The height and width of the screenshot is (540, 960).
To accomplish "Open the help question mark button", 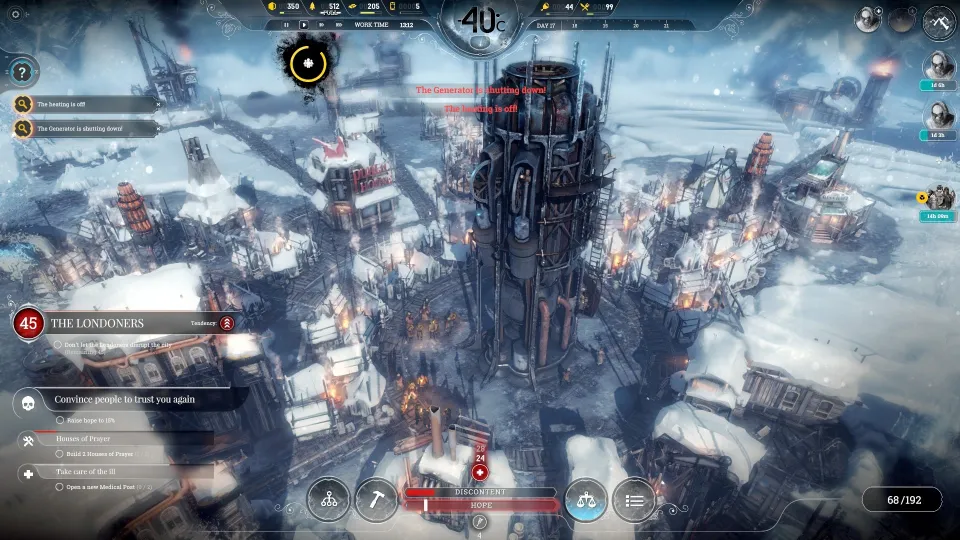I will pos(22,71).
